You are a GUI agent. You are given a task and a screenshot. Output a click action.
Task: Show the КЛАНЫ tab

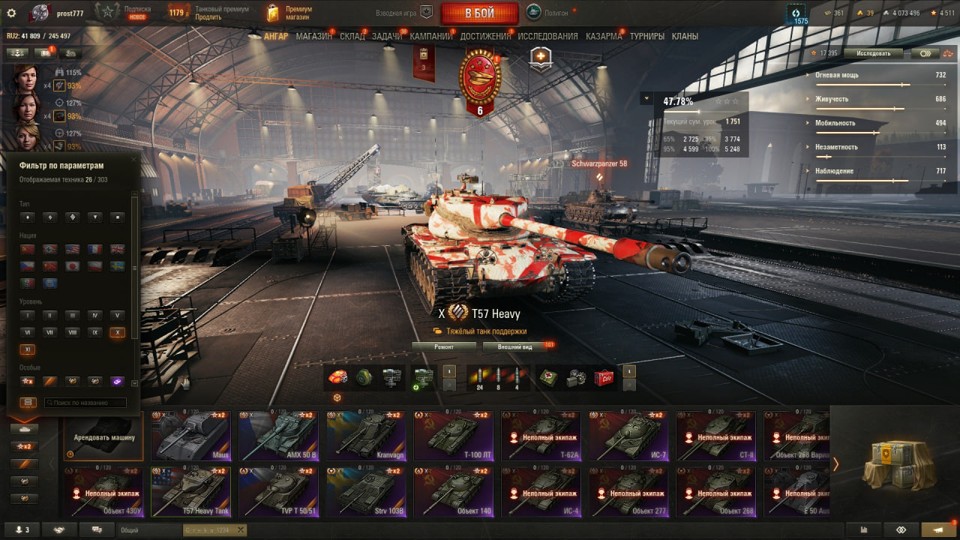click(685, 36)
